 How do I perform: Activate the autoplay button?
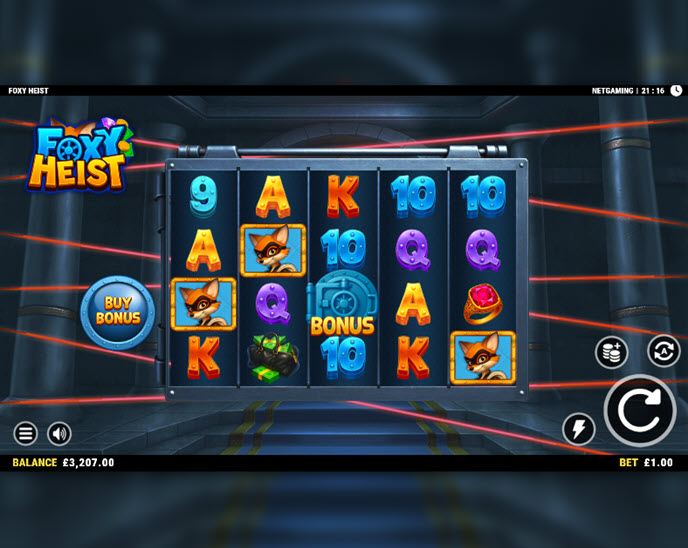click(663, 351)
